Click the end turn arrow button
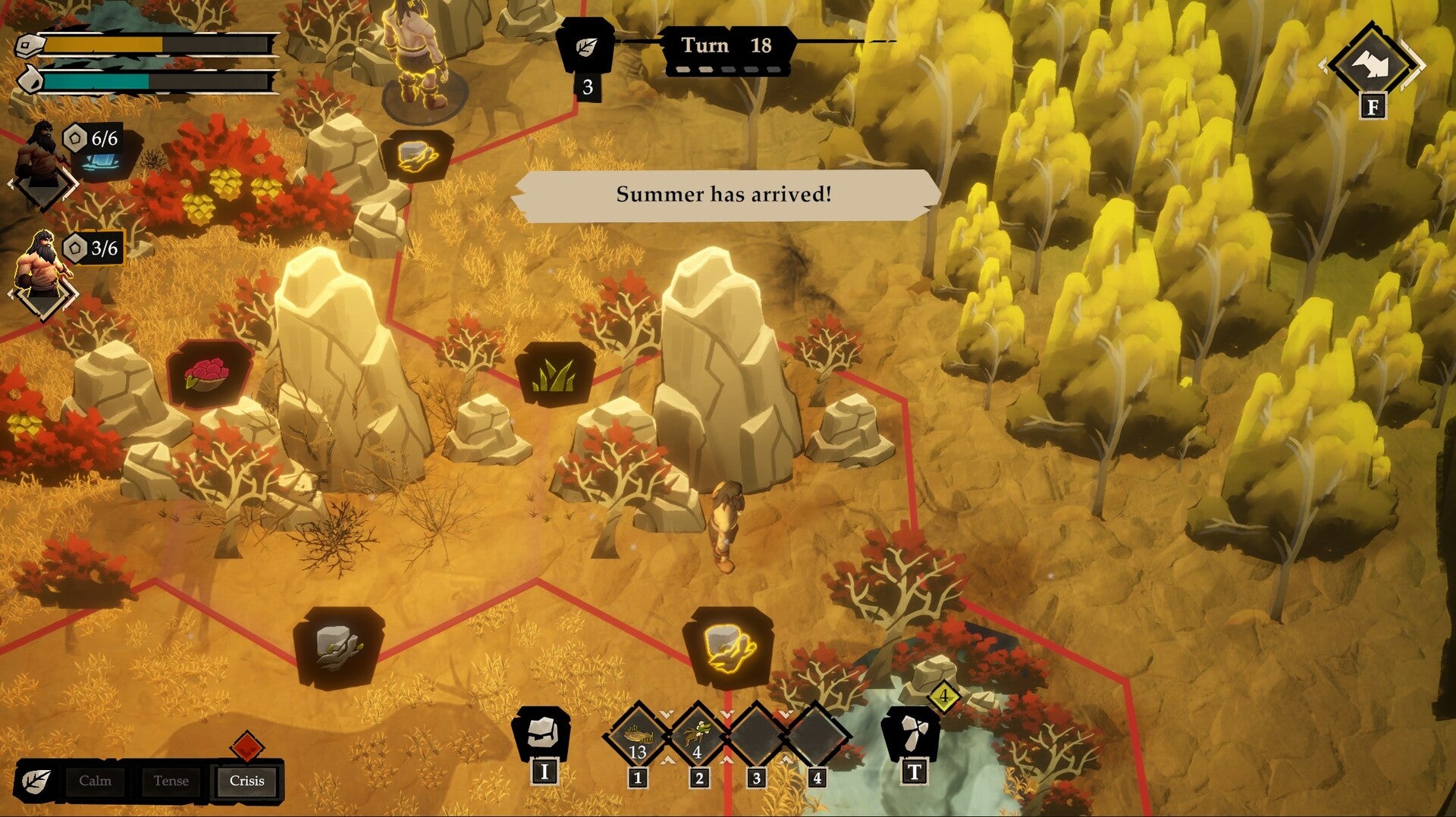The width and height of the screenshot is (1456, 817). pos(1372,65)
